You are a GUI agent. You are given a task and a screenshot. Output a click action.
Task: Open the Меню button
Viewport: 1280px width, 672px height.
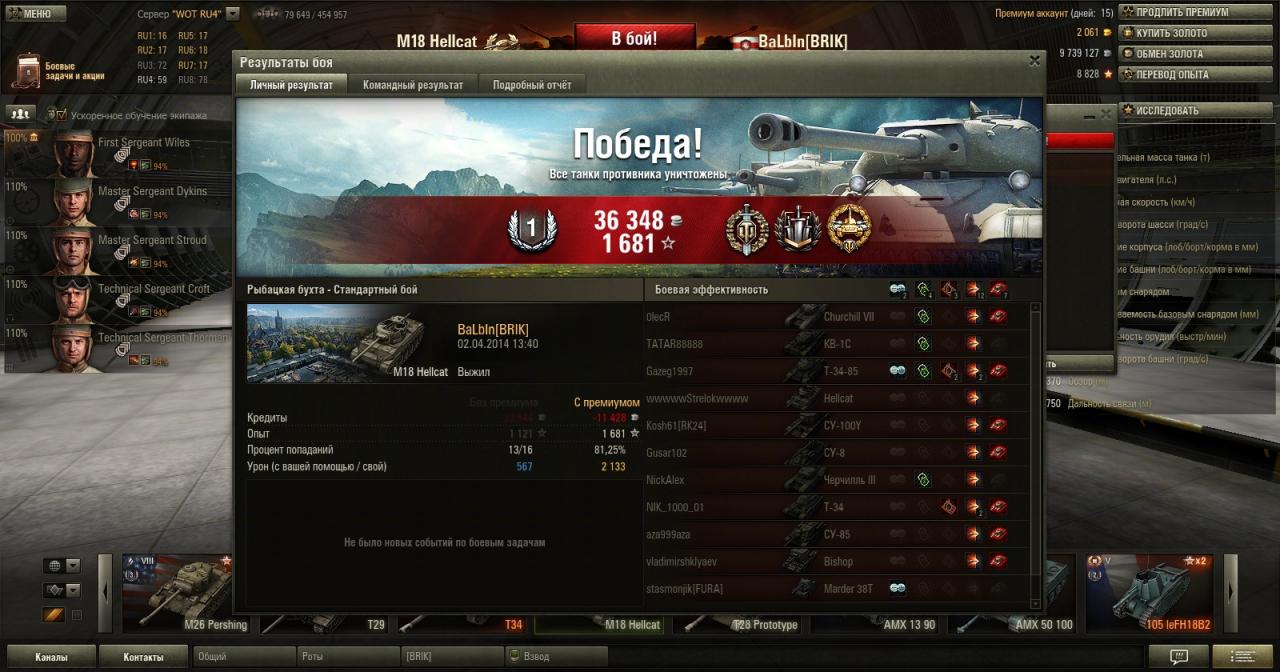(35, 13)
